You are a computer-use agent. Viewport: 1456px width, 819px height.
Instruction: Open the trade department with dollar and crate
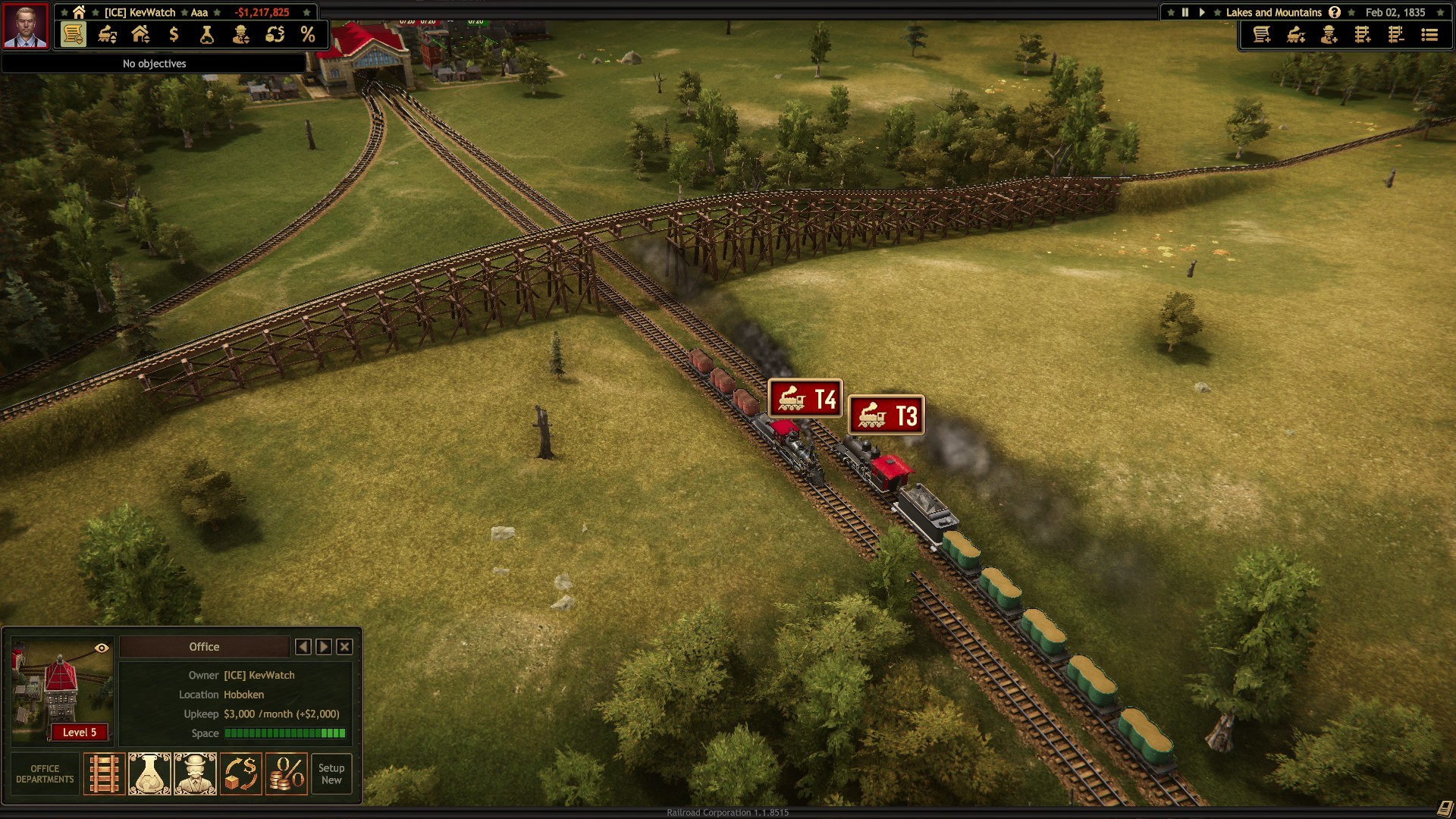coord(240,774)
